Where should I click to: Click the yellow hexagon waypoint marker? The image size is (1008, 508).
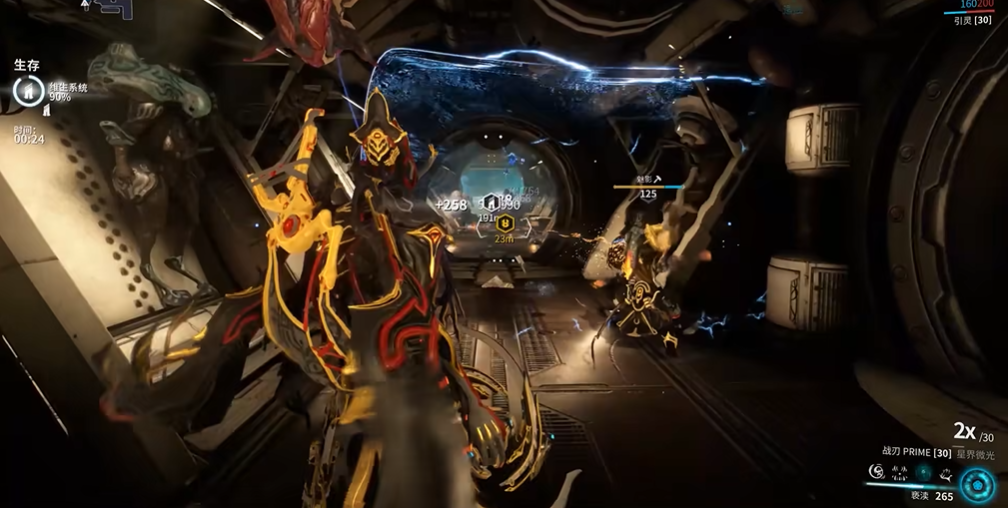(506, 222)
